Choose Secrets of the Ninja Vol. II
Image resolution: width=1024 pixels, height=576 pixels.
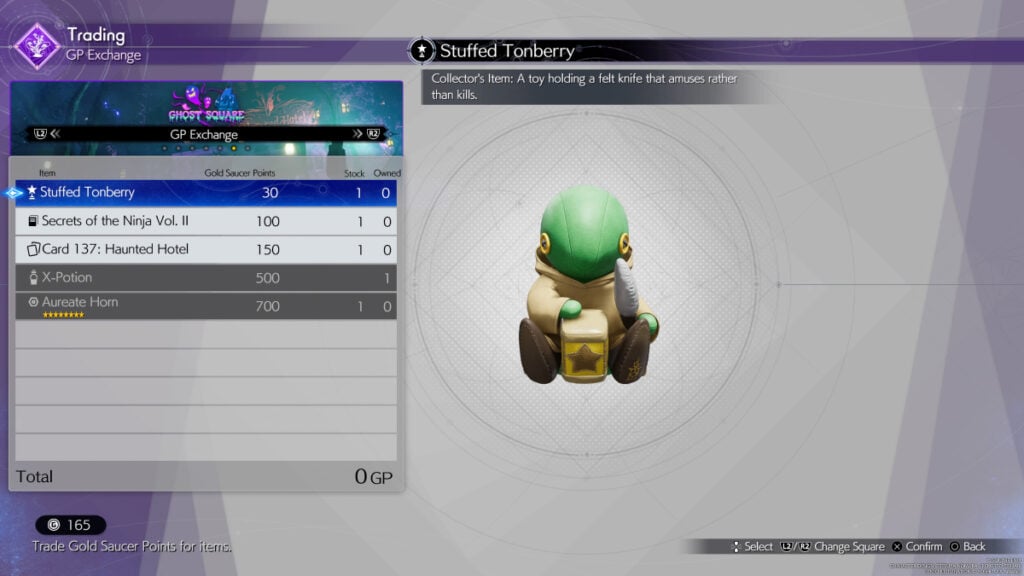click(205, 221)
